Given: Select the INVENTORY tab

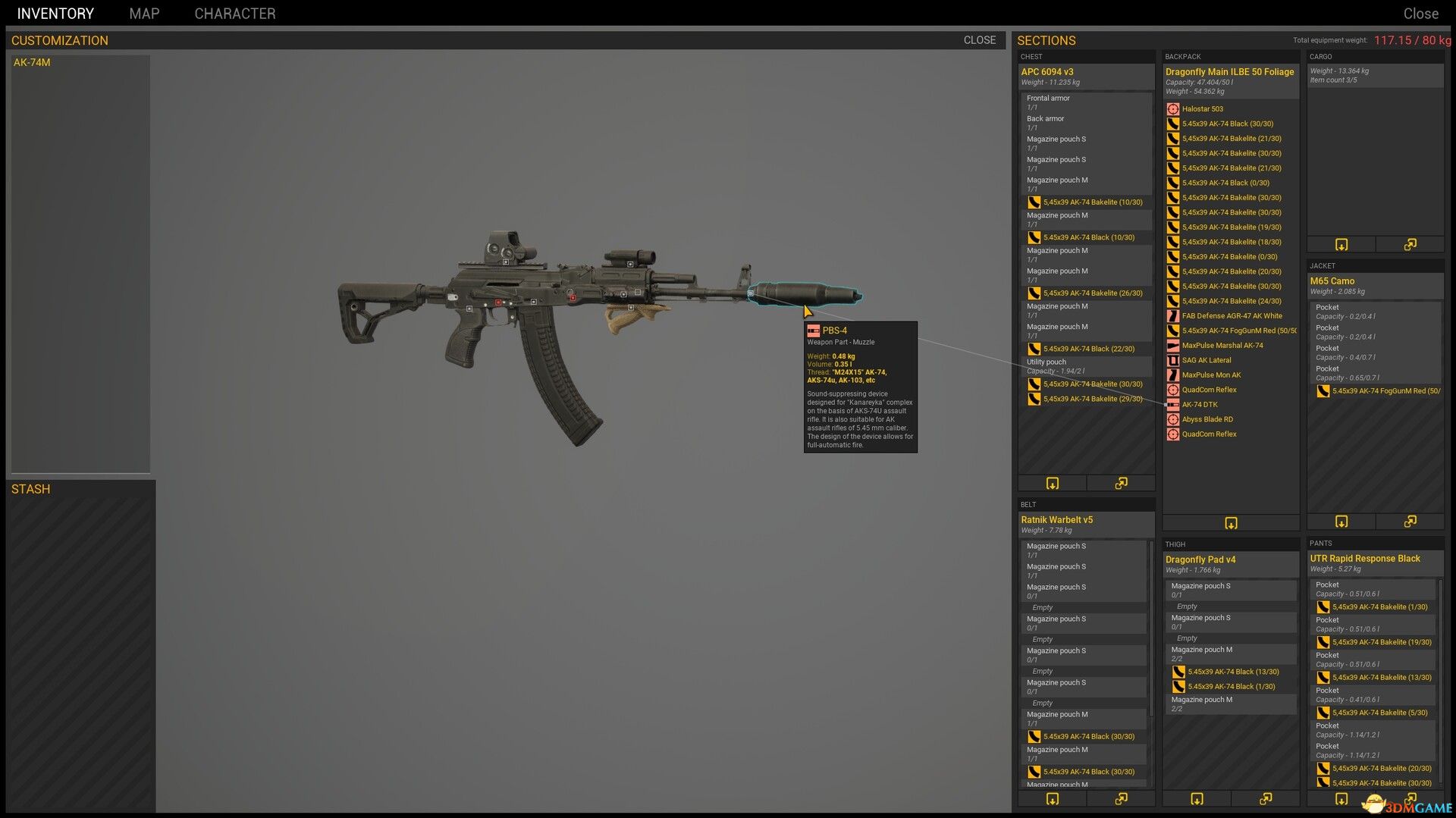Looking at the screenshot, I should click(55, 14).
